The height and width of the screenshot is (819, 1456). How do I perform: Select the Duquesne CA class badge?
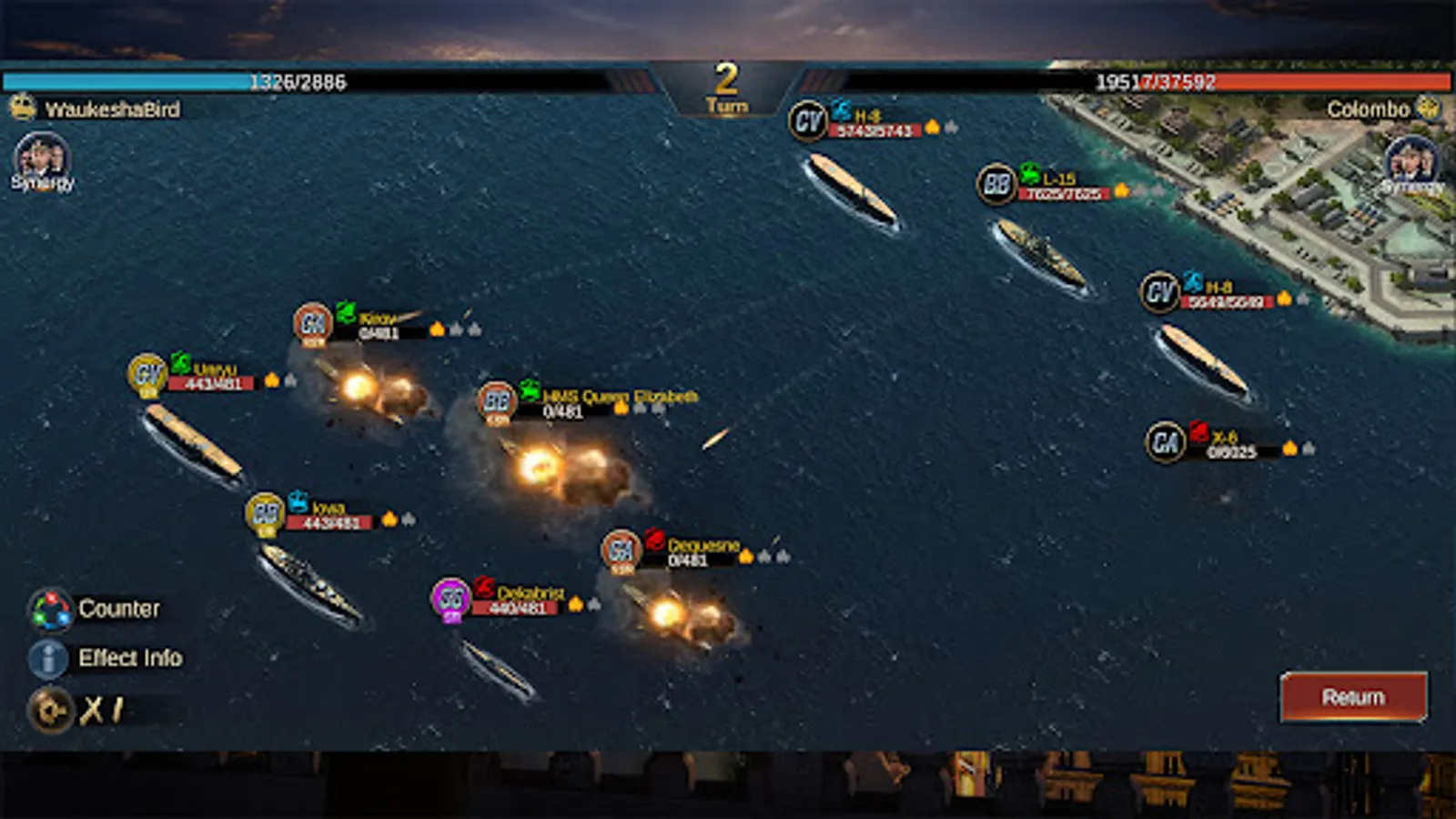click(x=622, y=551)
